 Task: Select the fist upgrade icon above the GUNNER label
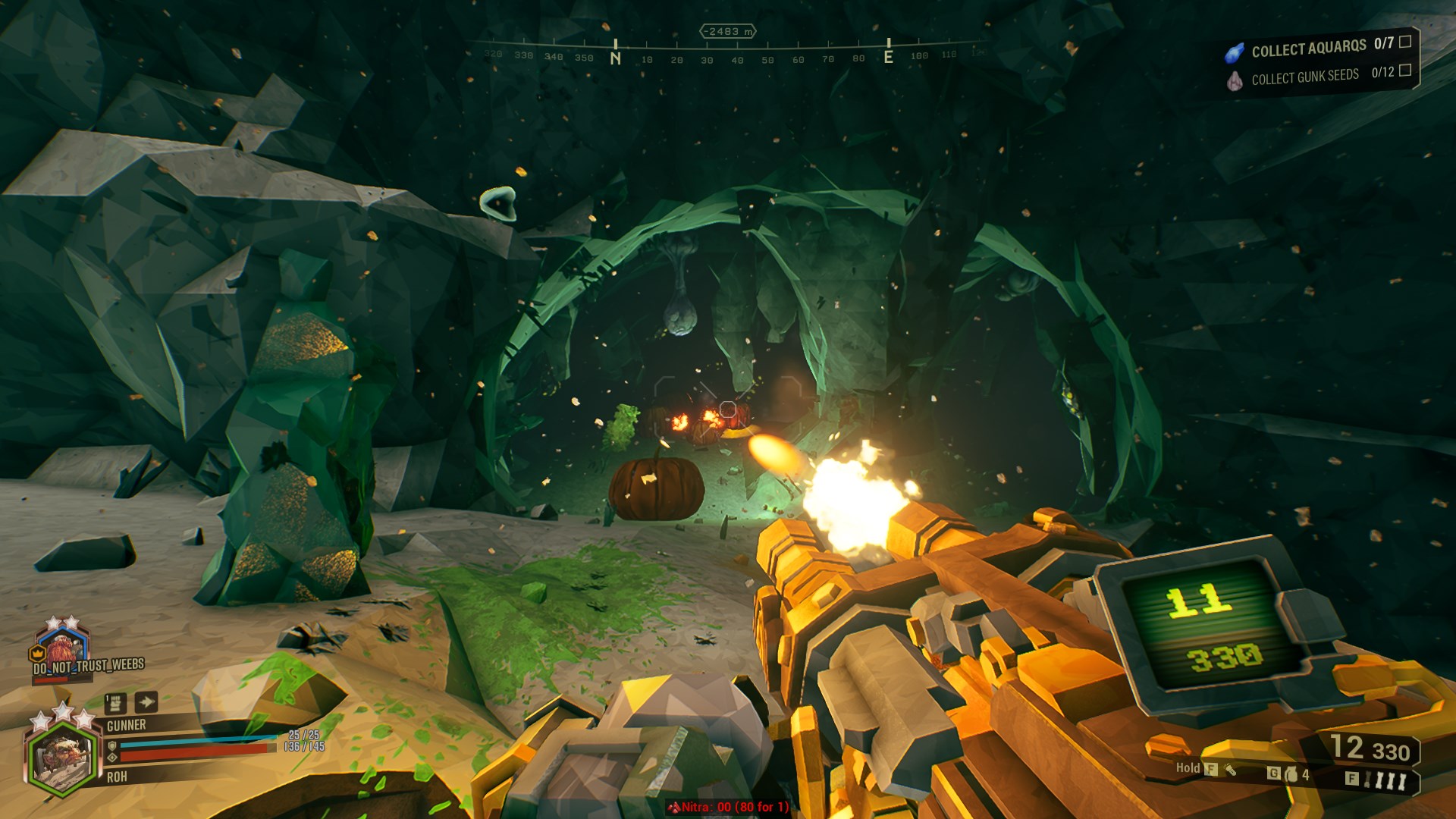(x=115, y=704)
